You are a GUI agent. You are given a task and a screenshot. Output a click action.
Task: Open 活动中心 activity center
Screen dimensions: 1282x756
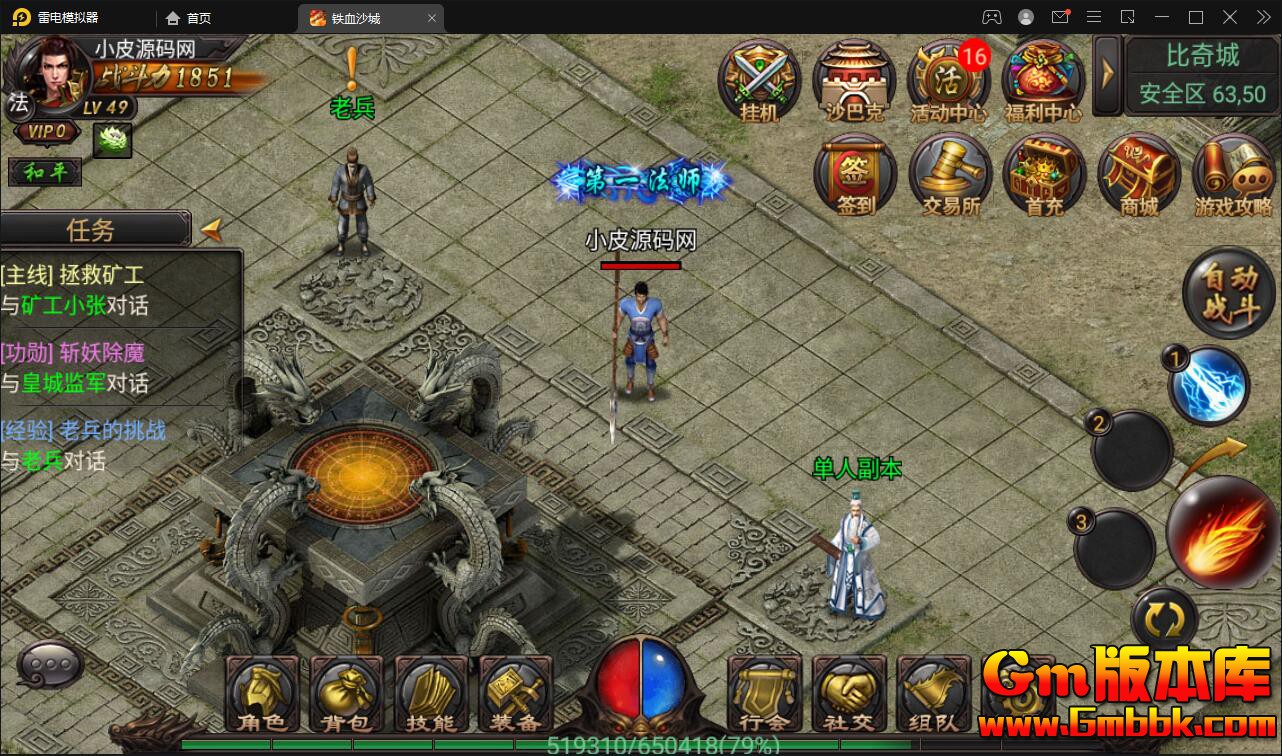pyautogui.click(x=947, y=79)
